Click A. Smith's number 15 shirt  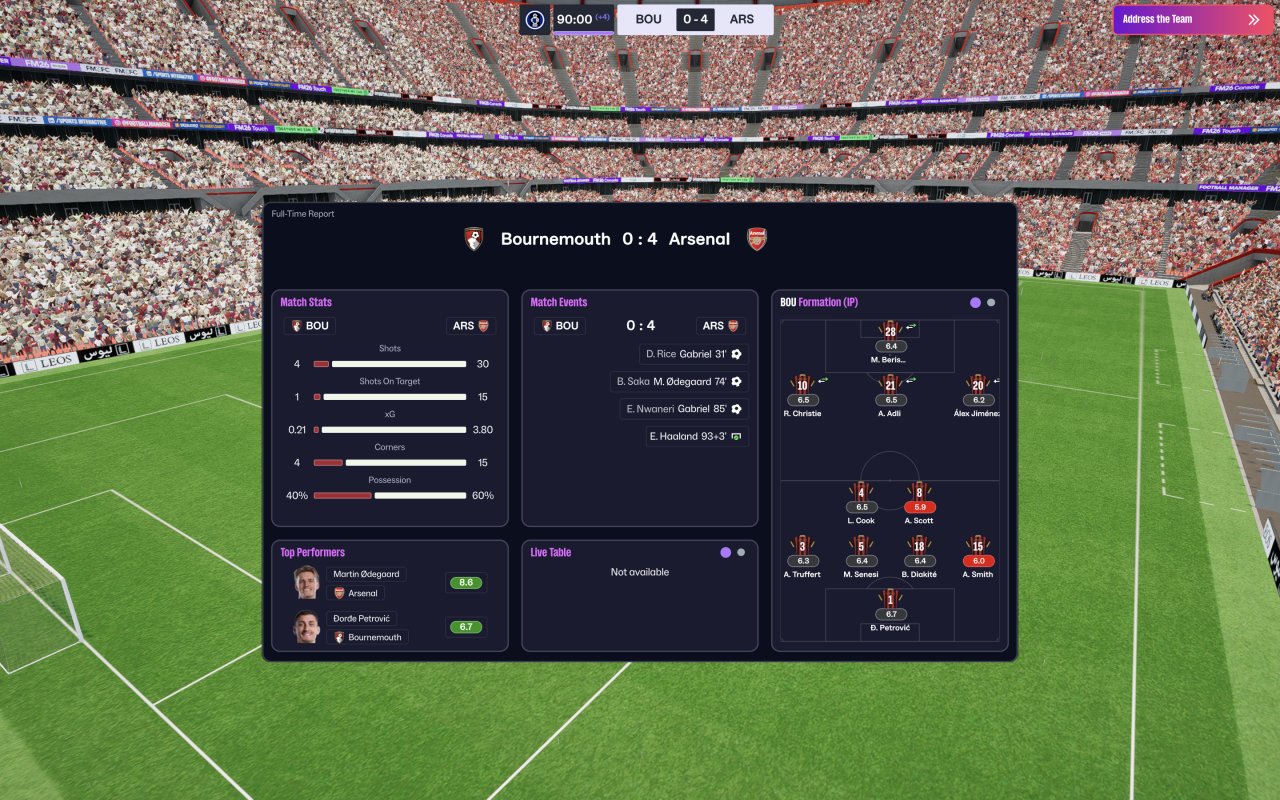[x=978, y=546]
